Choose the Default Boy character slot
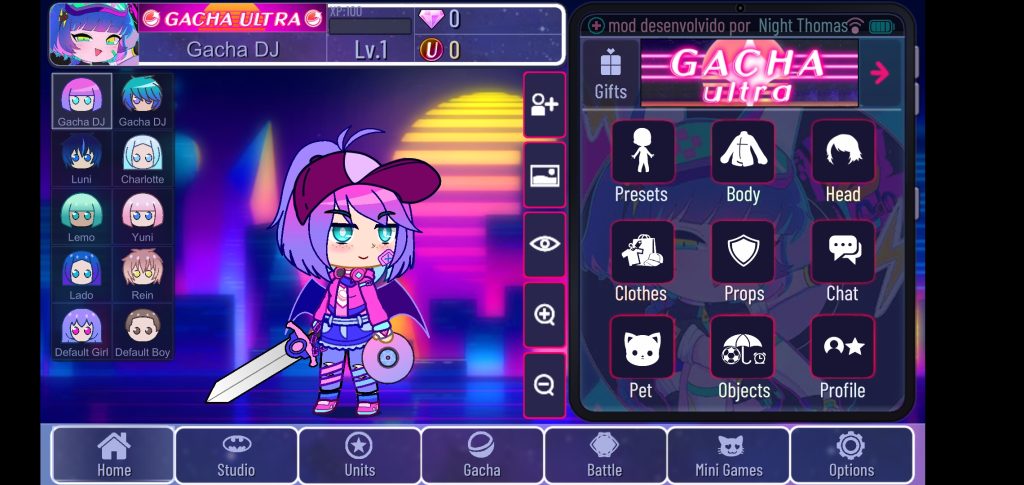Viewport: 1024px width, 485px height. click(142, 332)
